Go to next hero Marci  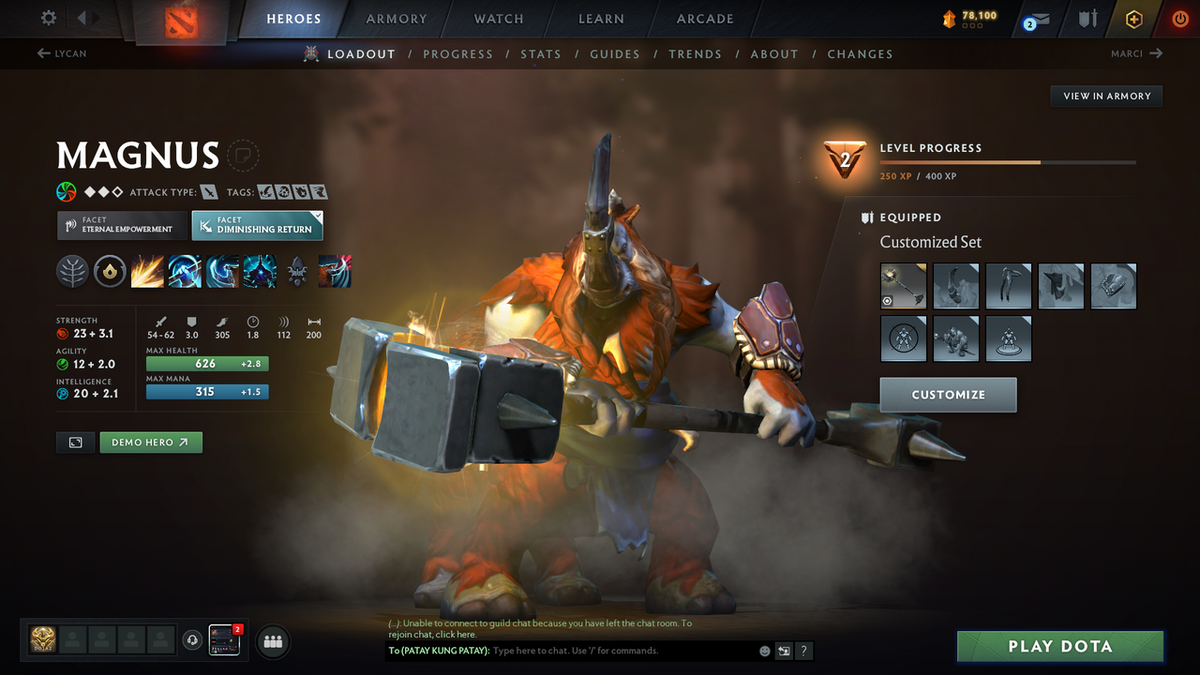click(x=1136, y=54)
